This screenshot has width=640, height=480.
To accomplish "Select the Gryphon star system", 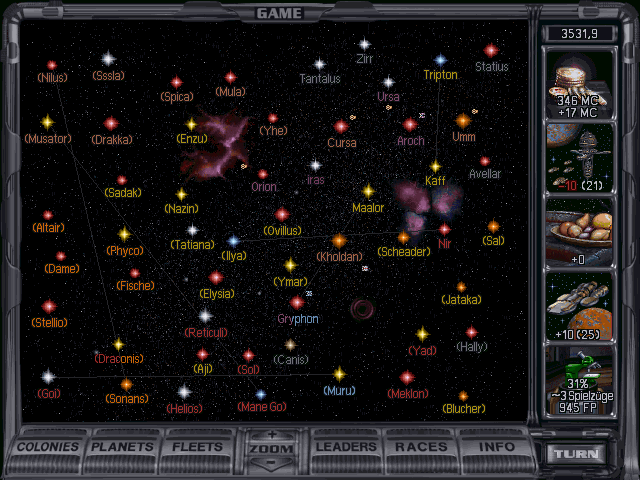I will (297, 303).
